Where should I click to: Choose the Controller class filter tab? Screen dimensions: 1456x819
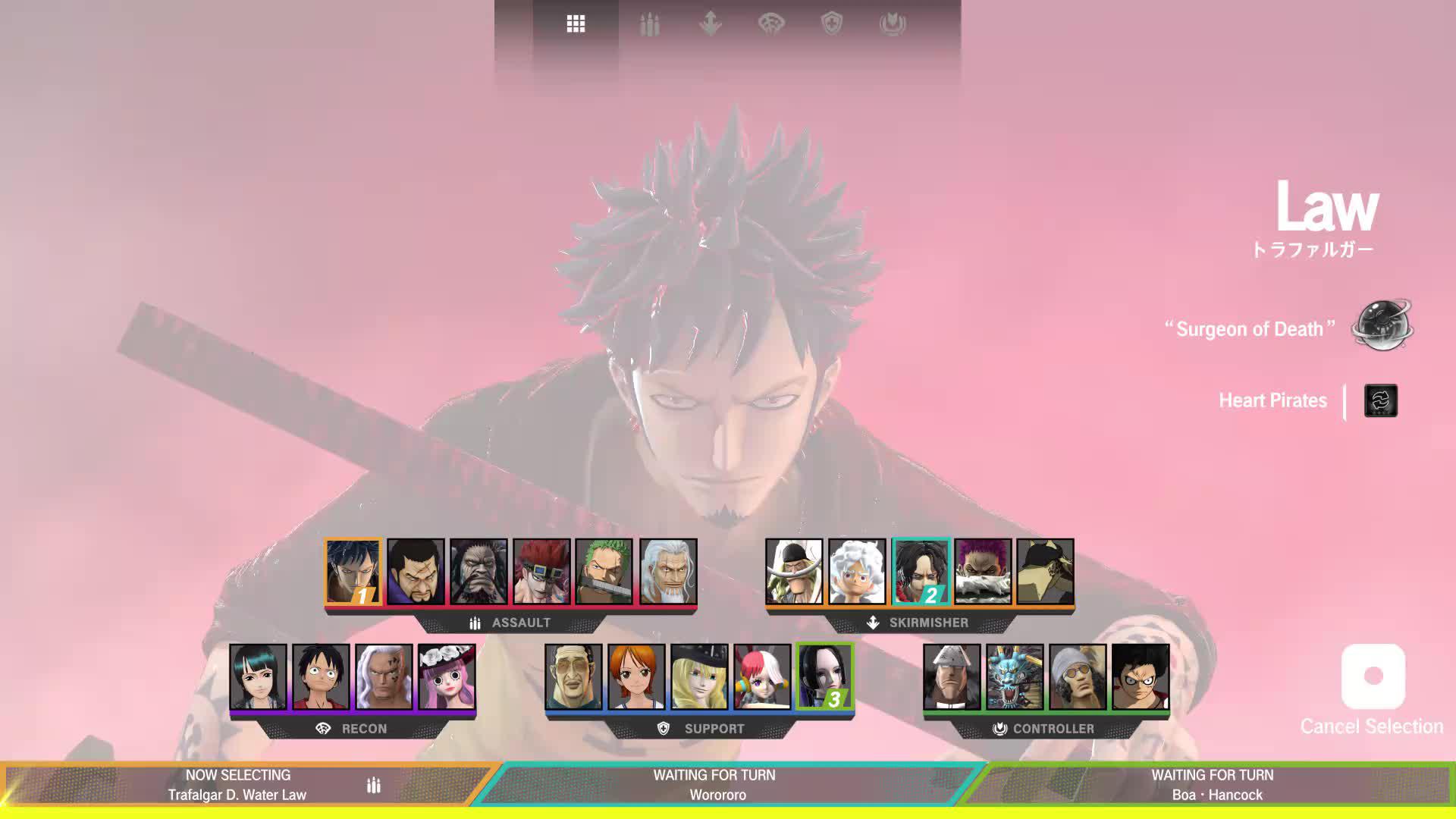pyautogui.click(x=893, y=24)
